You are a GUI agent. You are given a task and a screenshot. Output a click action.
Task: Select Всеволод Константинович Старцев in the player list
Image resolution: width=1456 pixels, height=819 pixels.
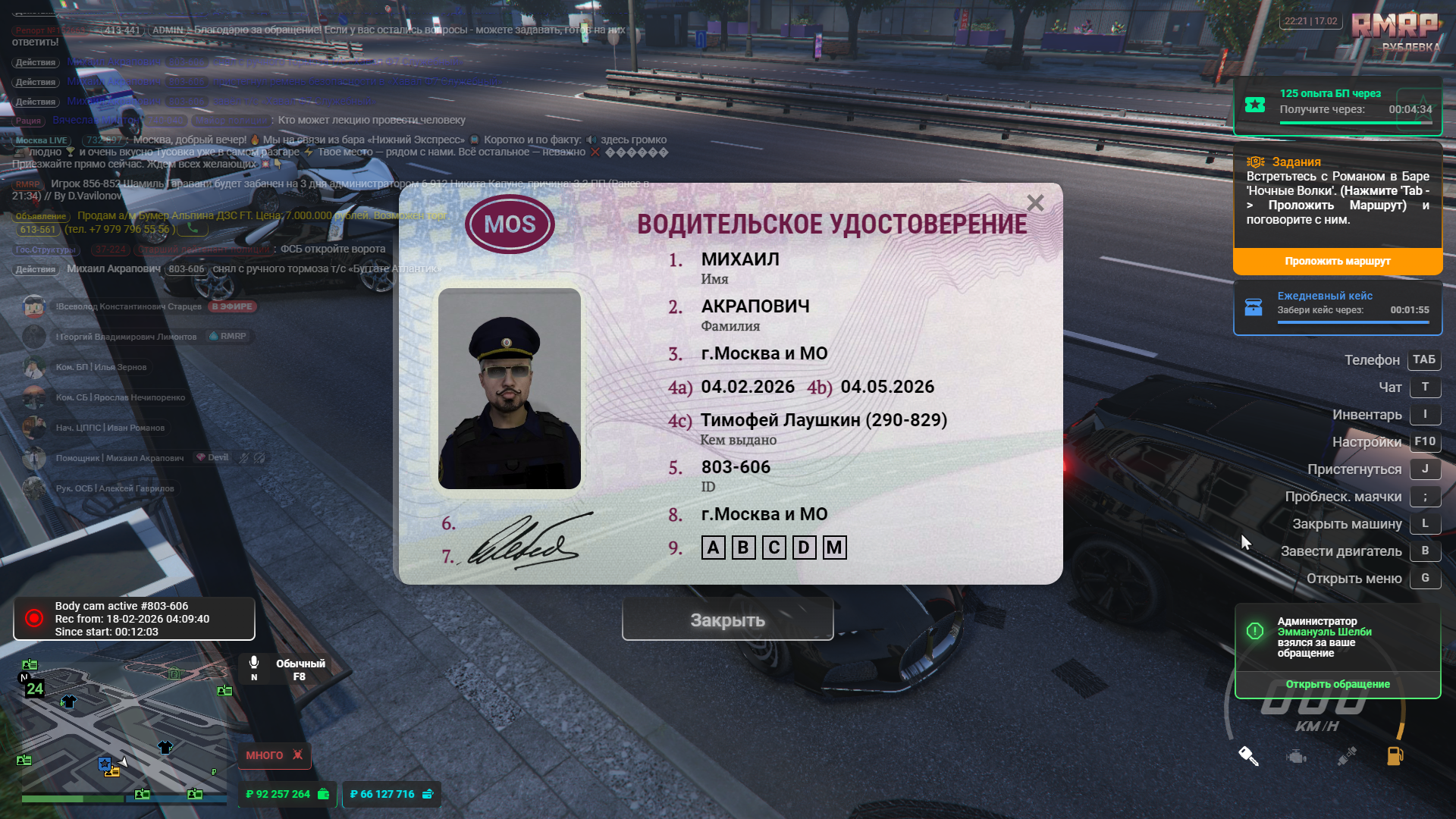coord(128,306)
